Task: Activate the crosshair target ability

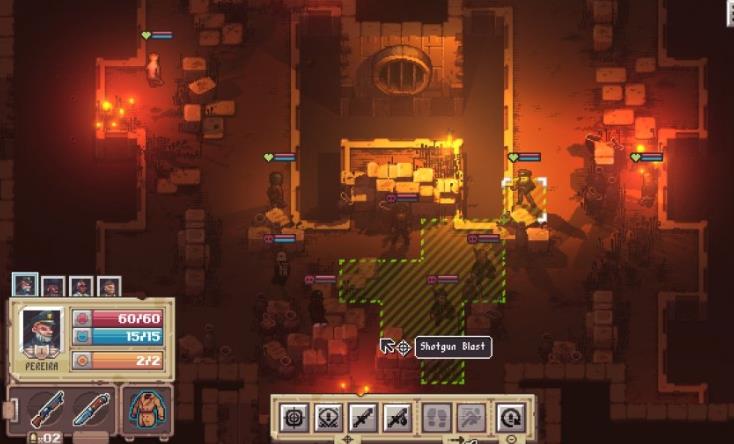Action: point(294,416)
